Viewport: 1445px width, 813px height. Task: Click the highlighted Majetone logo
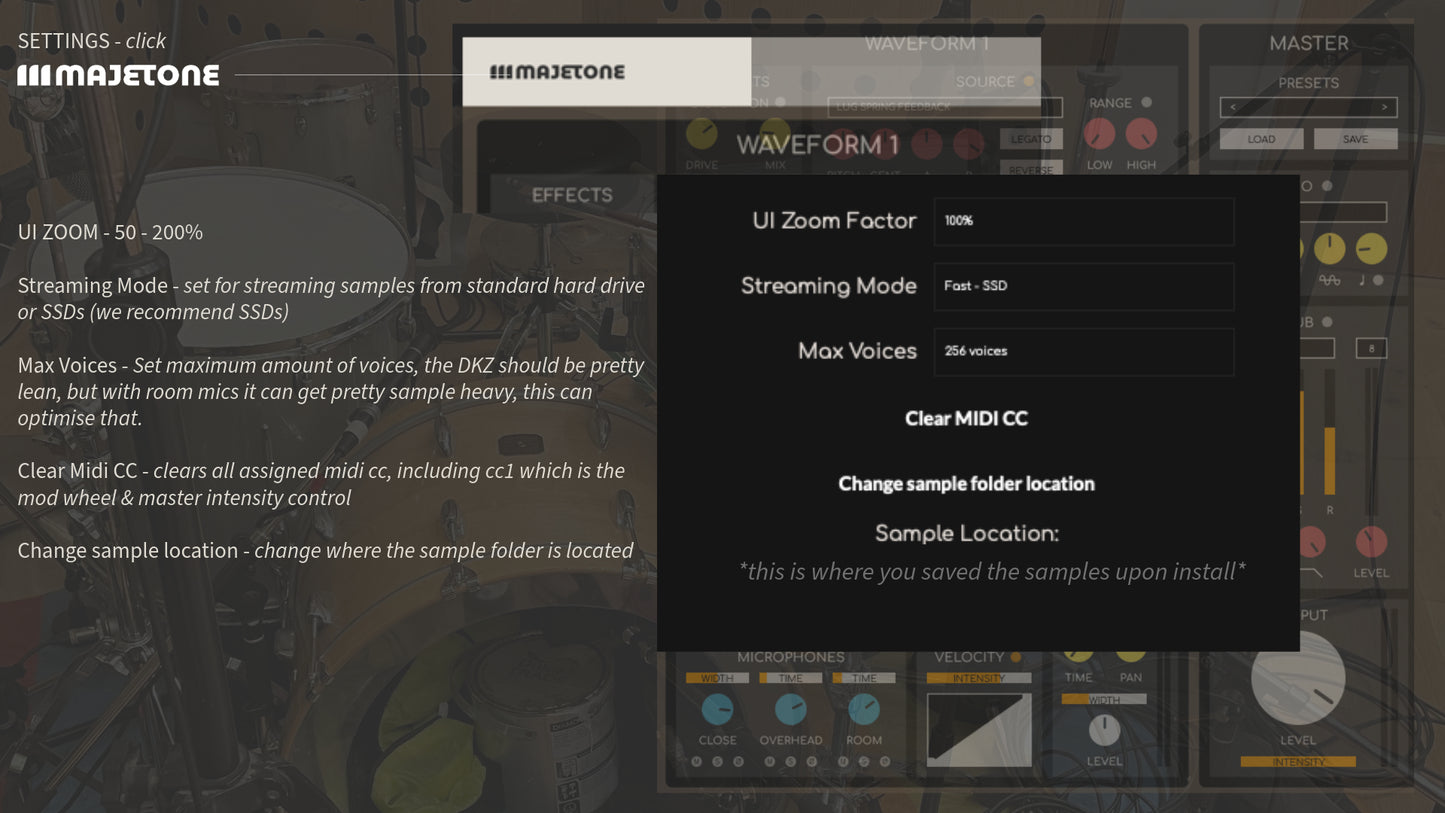[557, 72]
